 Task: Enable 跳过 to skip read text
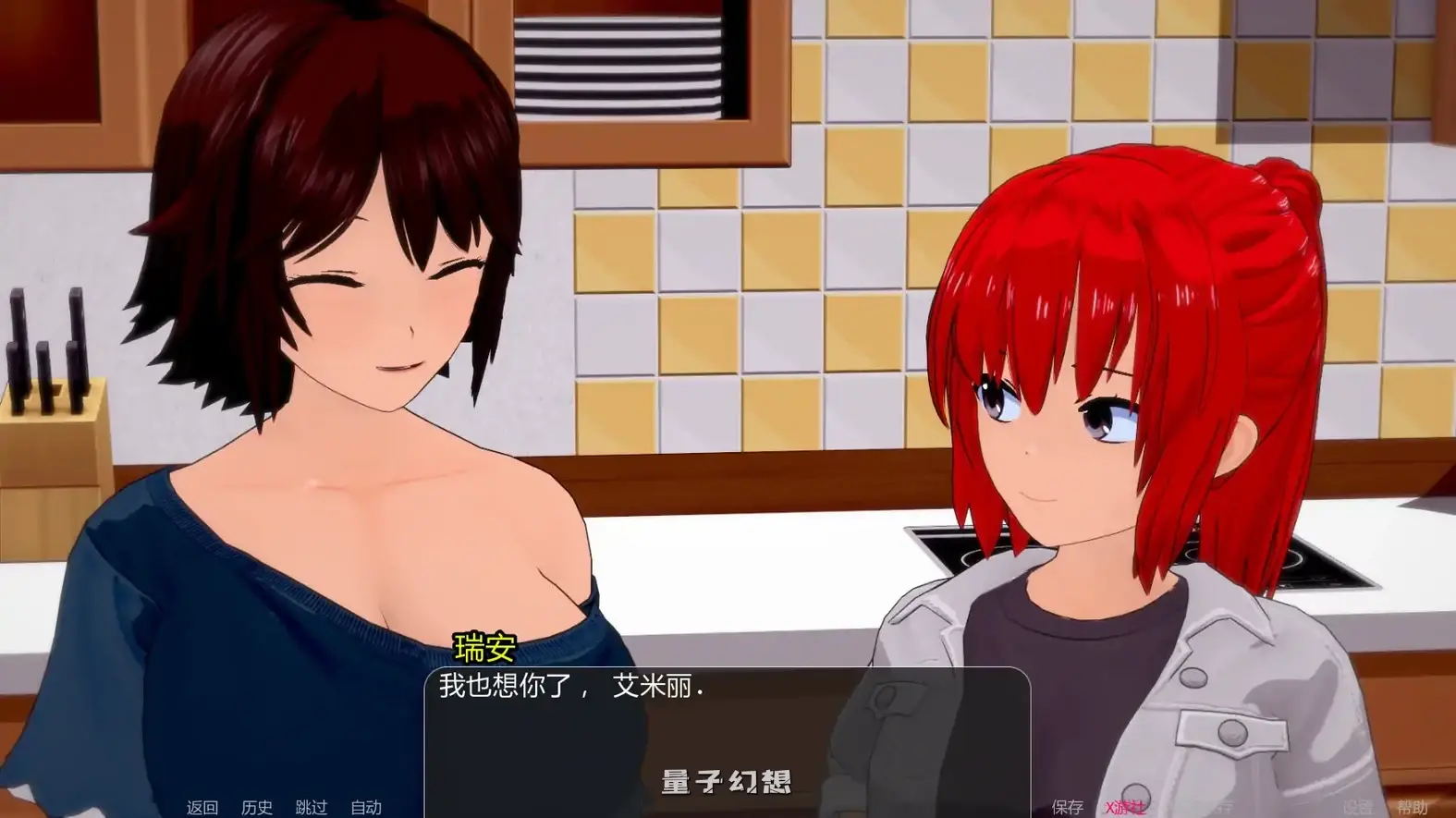[312, 807]
